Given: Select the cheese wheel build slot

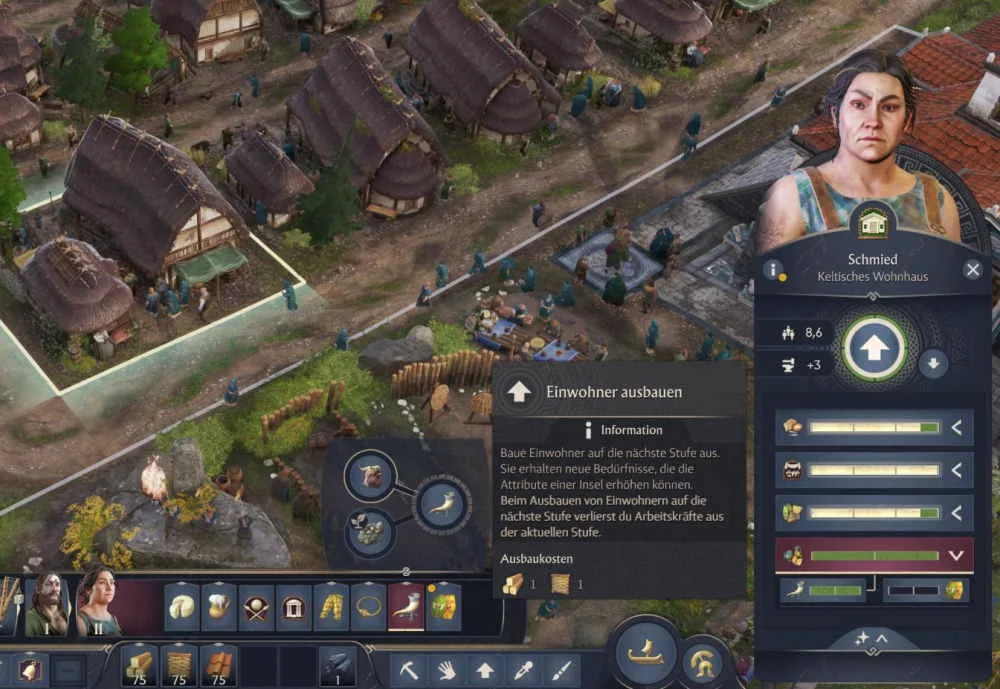Looking at the screenshot, I should coord(181,607).
